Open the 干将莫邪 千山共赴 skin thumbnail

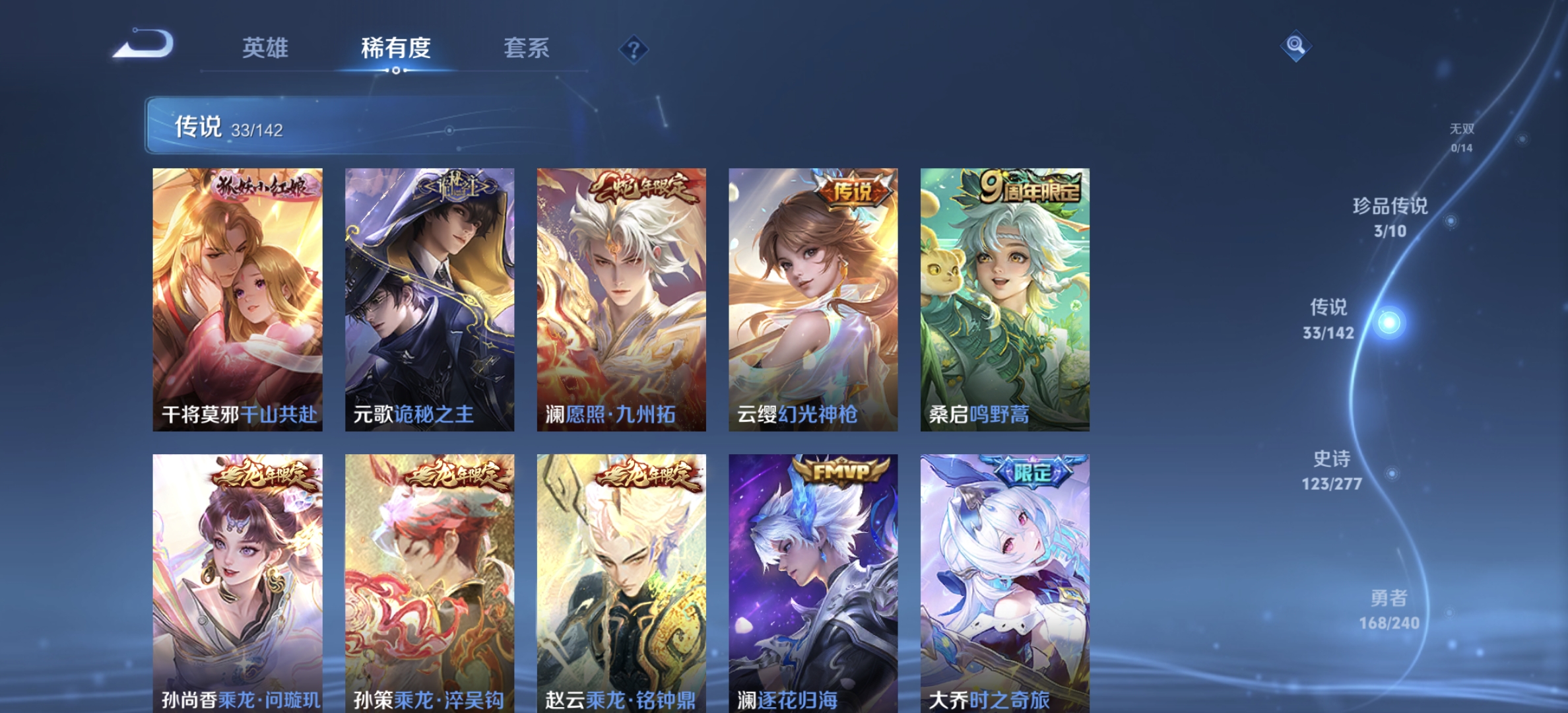pyautogui.click(x=238, y=297)
